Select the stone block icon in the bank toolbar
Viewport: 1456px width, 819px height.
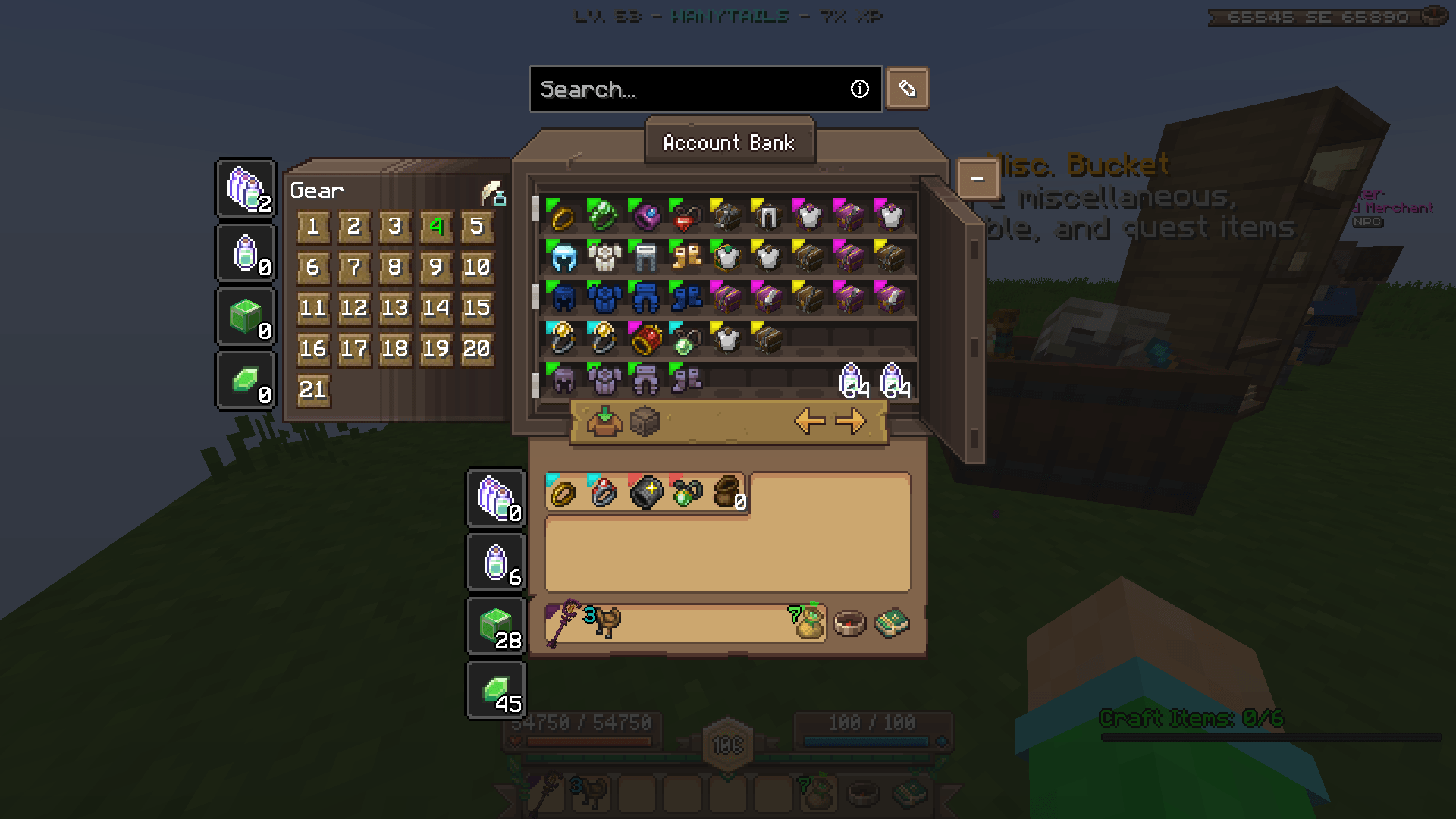(x=644, y=421)
